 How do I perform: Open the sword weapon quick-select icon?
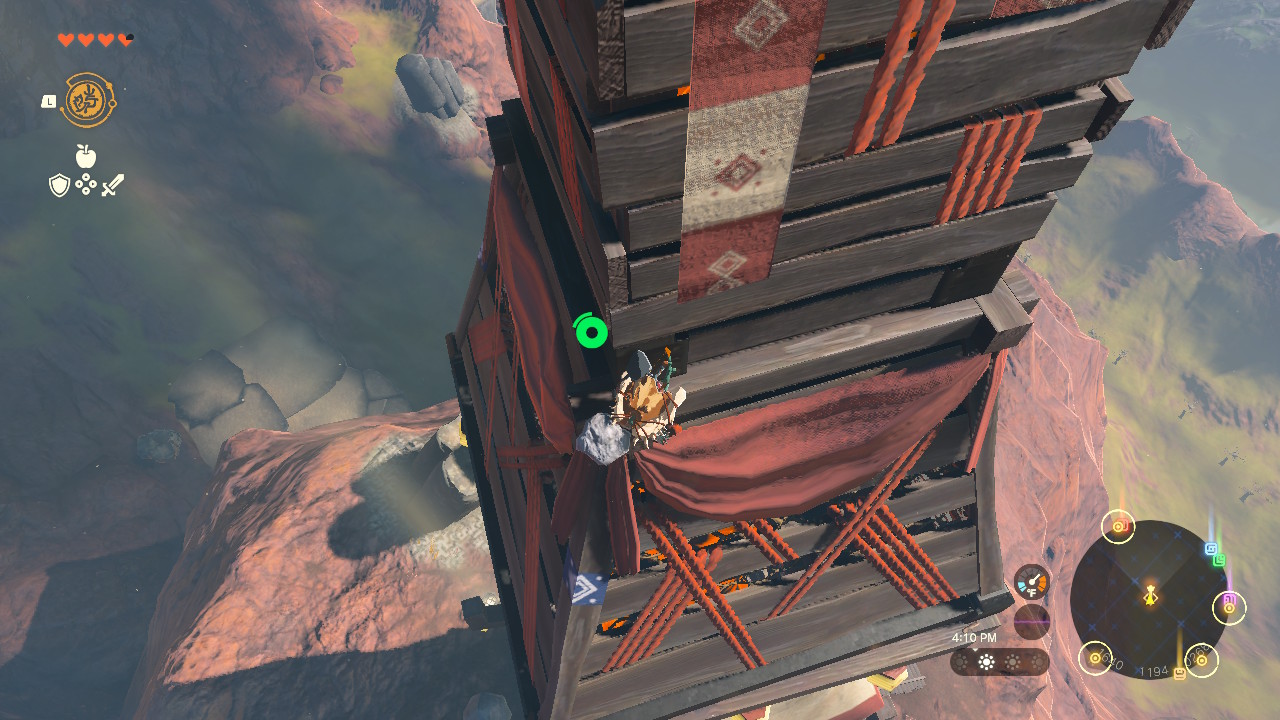coord(112,185)
